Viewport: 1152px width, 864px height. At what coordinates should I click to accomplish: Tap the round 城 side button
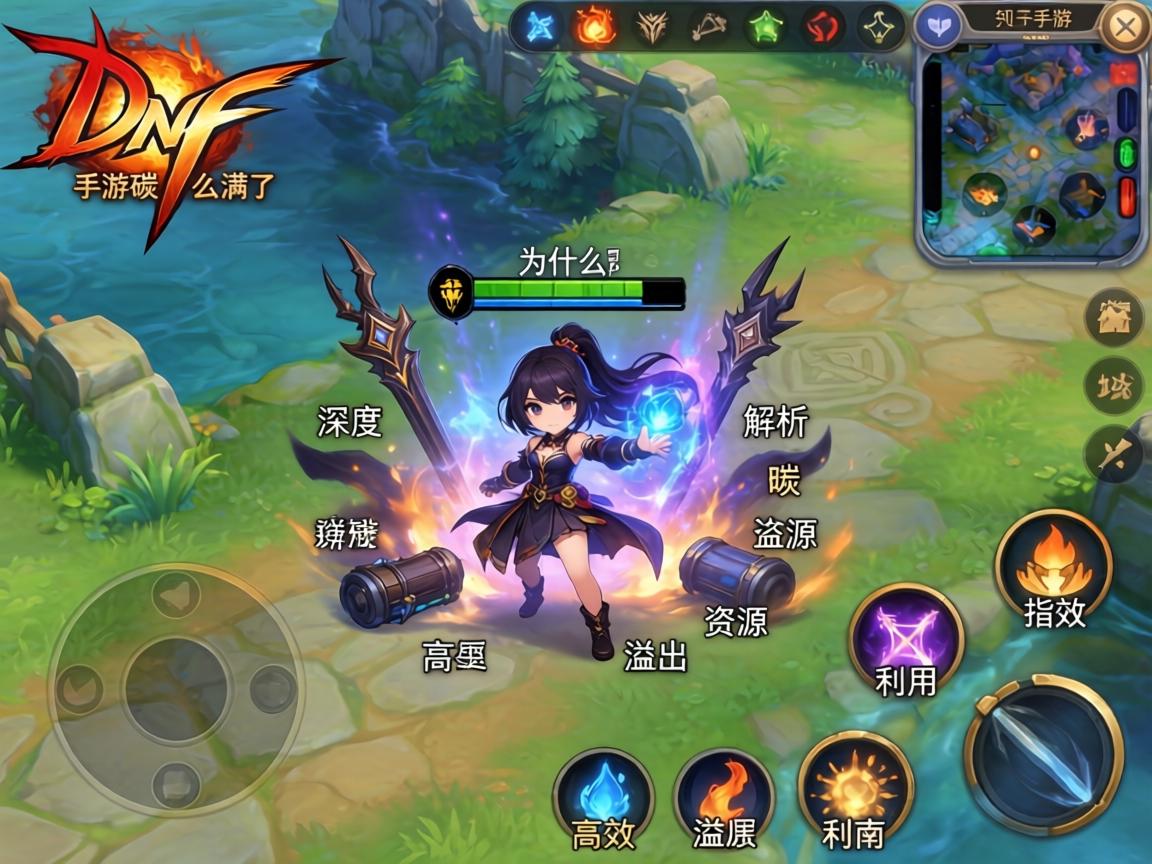point(1113,386)
